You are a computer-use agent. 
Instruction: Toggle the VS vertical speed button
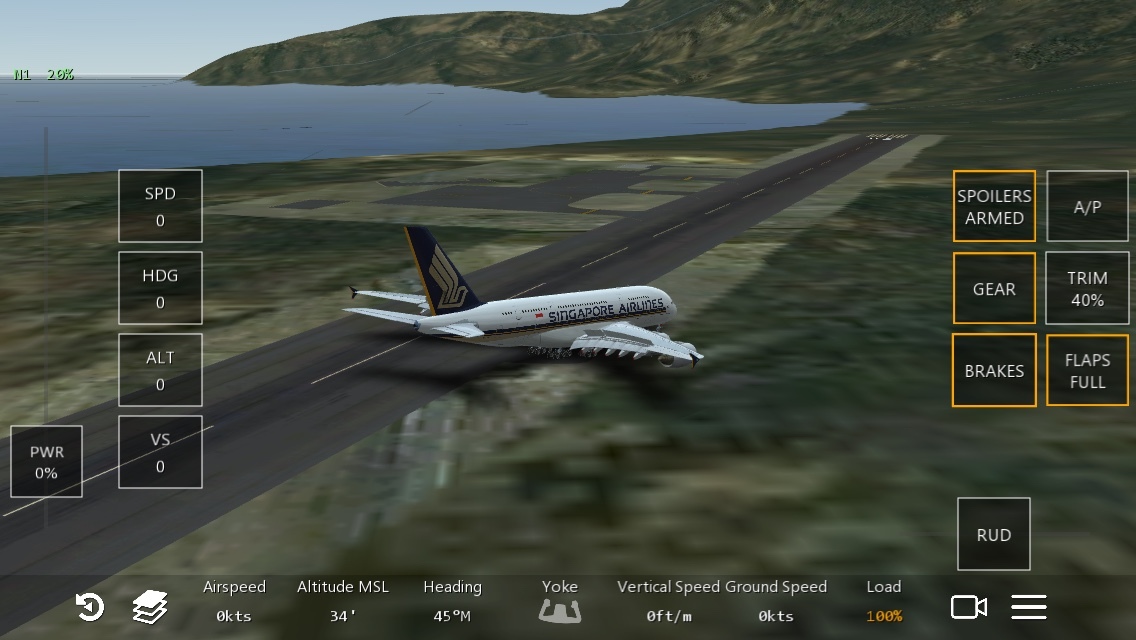[x=160, y=452]
